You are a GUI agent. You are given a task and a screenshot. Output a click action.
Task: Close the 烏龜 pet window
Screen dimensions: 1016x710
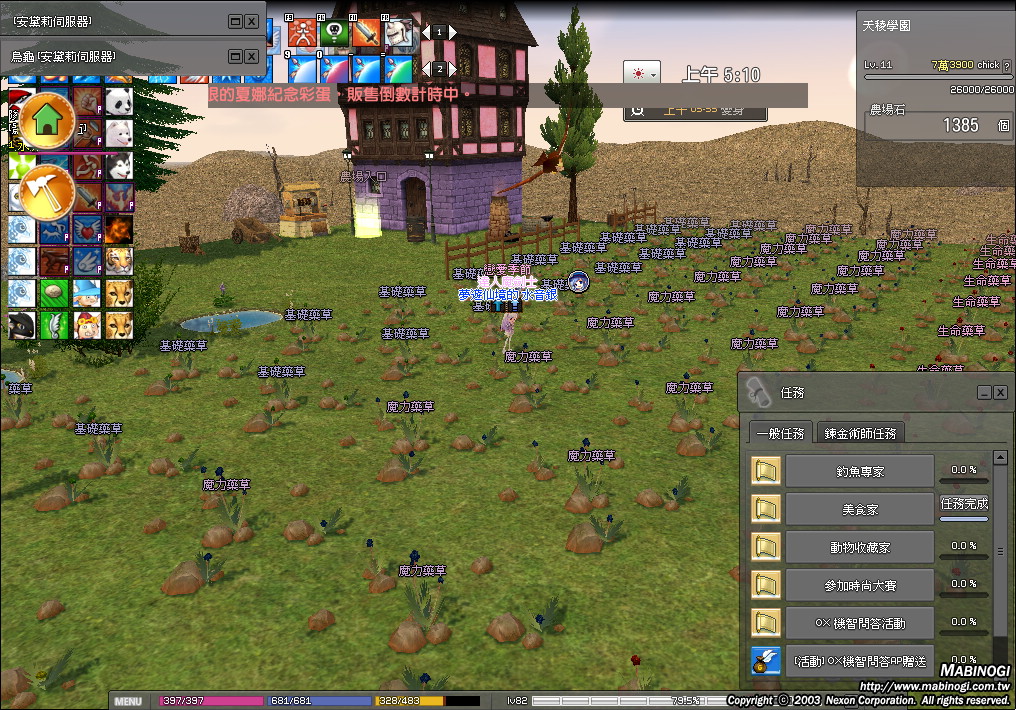click(252, 56)
